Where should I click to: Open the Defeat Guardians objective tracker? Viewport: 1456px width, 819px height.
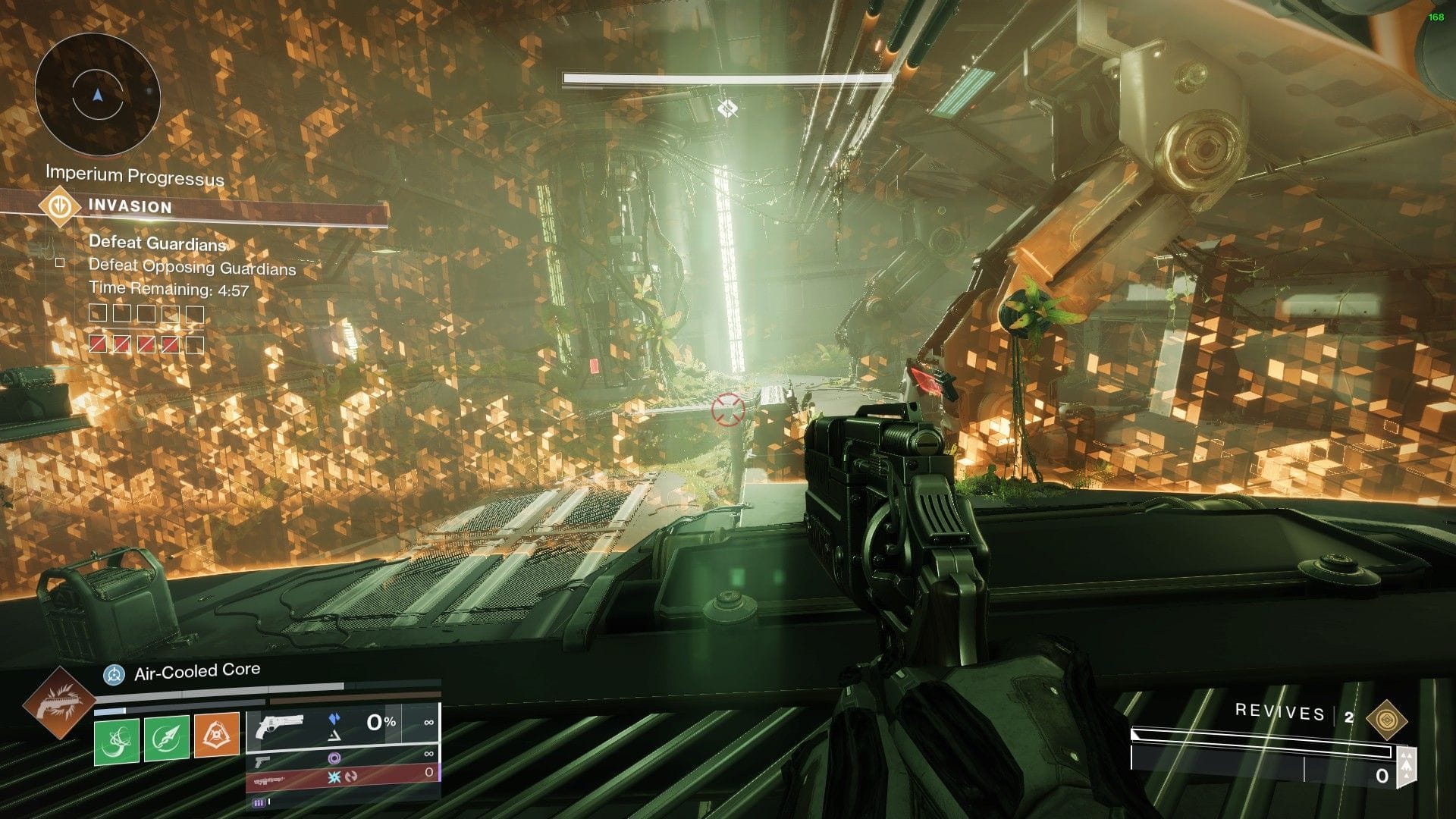pos(158,243)
